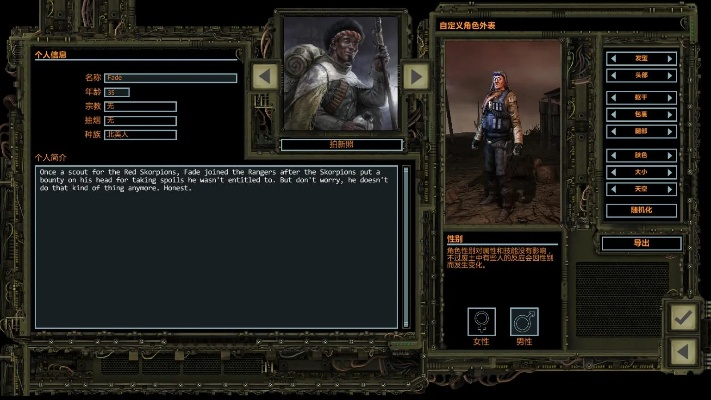Go back using the bottom-right arrow button
The height and width of the screenshot is (400, 711).
pyautogui.click(x=683, y=351)
